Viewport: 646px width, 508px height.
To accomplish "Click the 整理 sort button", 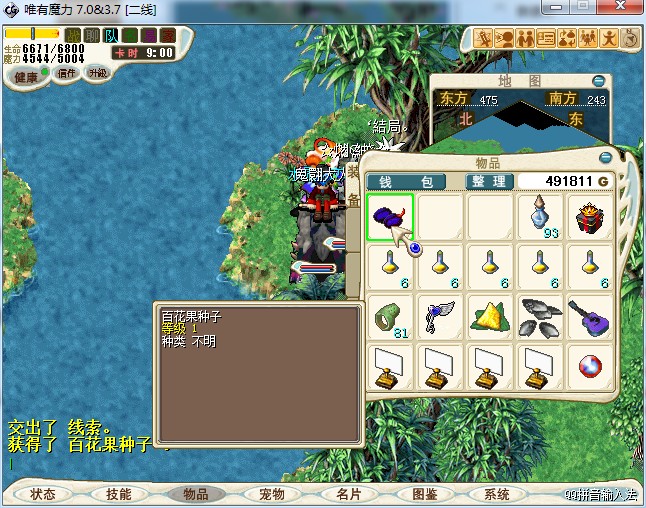I will [x=490, y=181].
